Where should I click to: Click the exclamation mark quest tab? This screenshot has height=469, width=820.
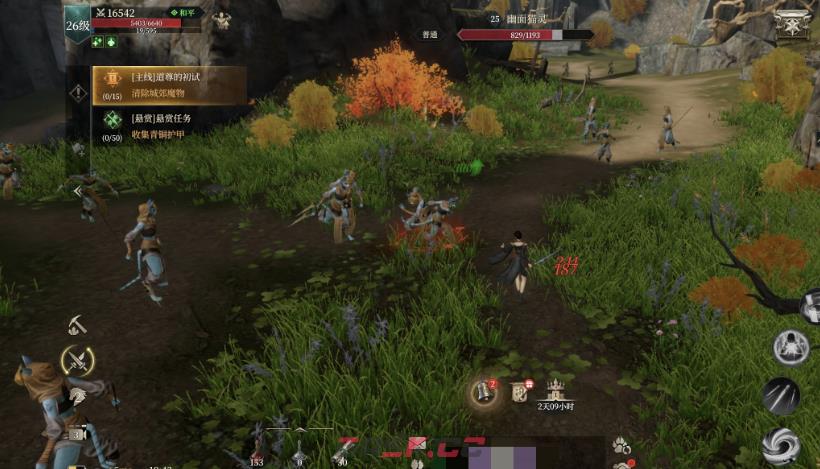click(78, 93)
